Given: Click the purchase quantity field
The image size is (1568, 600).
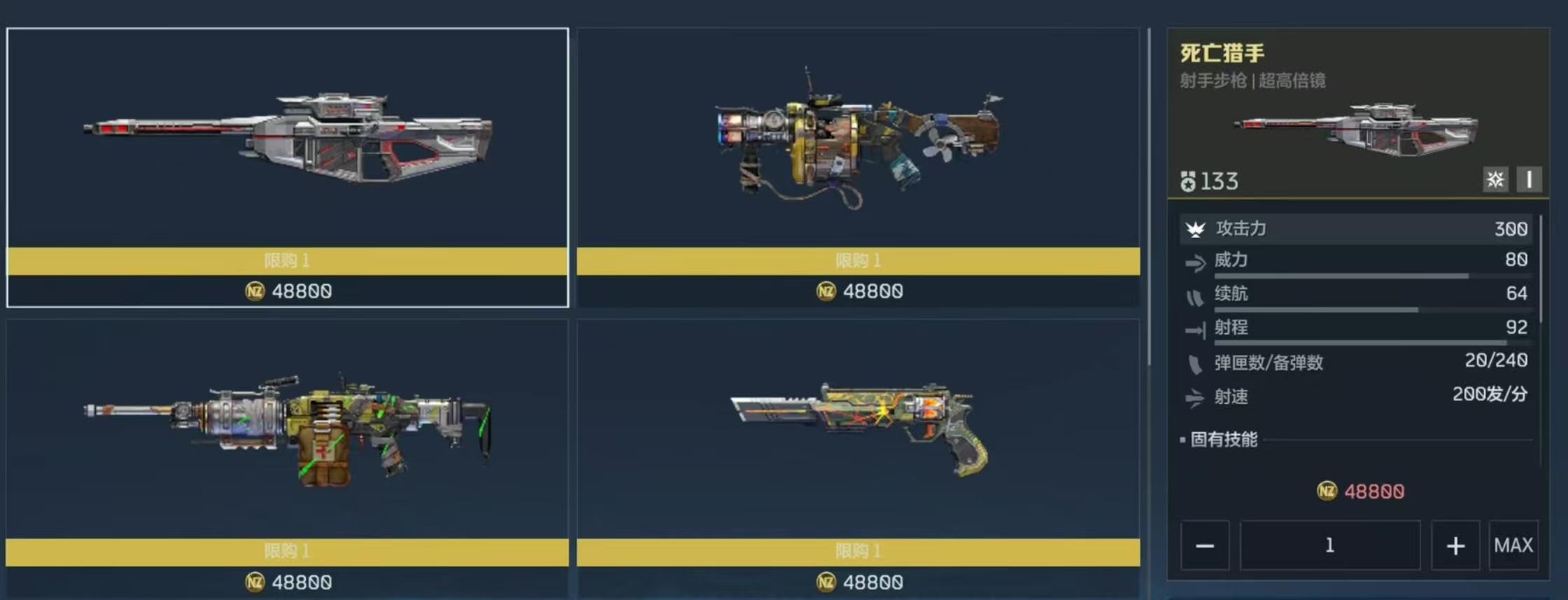Looking at the screenshot, I should coord(1329,545).
